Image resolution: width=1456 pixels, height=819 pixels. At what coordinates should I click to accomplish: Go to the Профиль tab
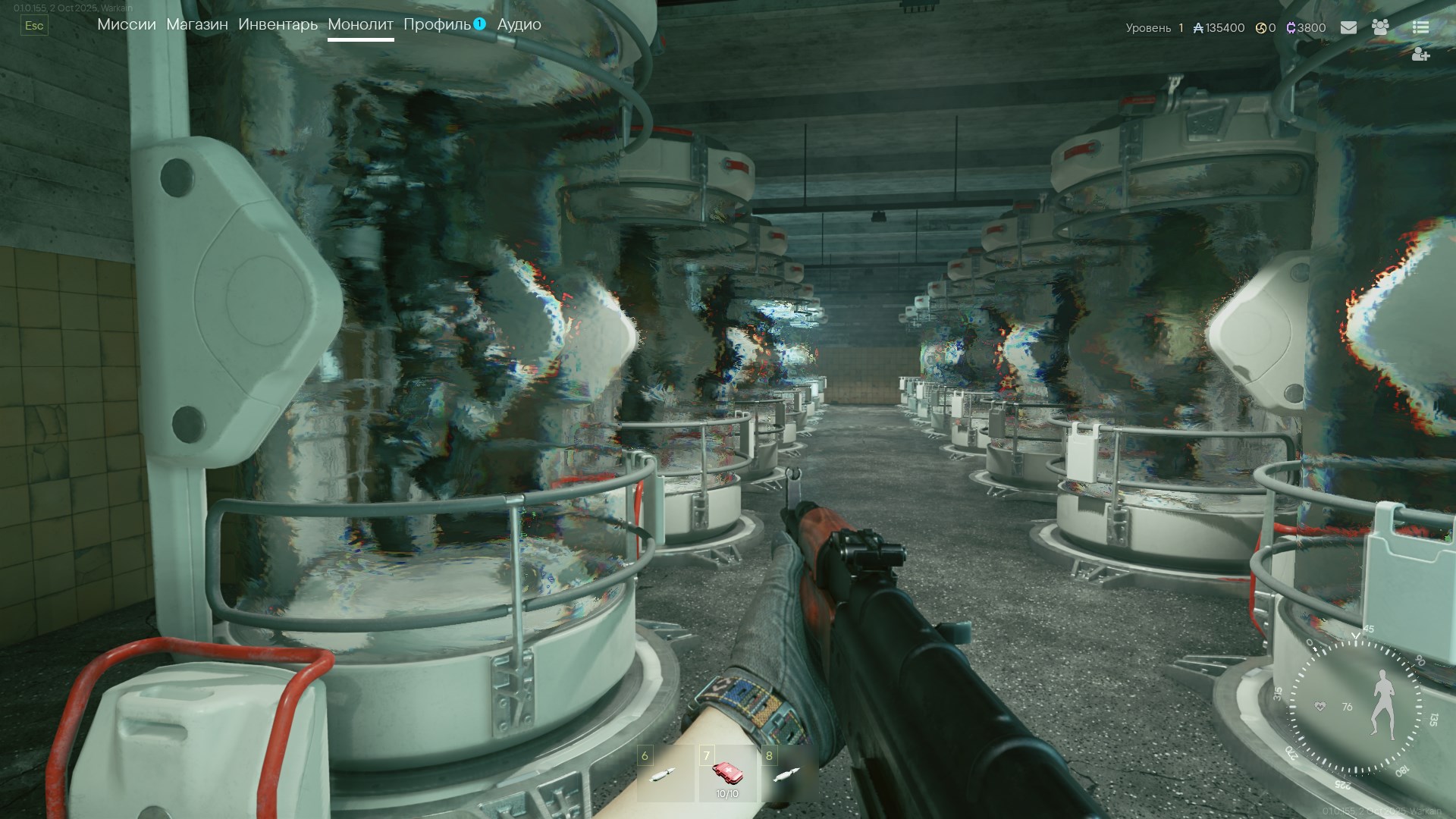(437, 24)
